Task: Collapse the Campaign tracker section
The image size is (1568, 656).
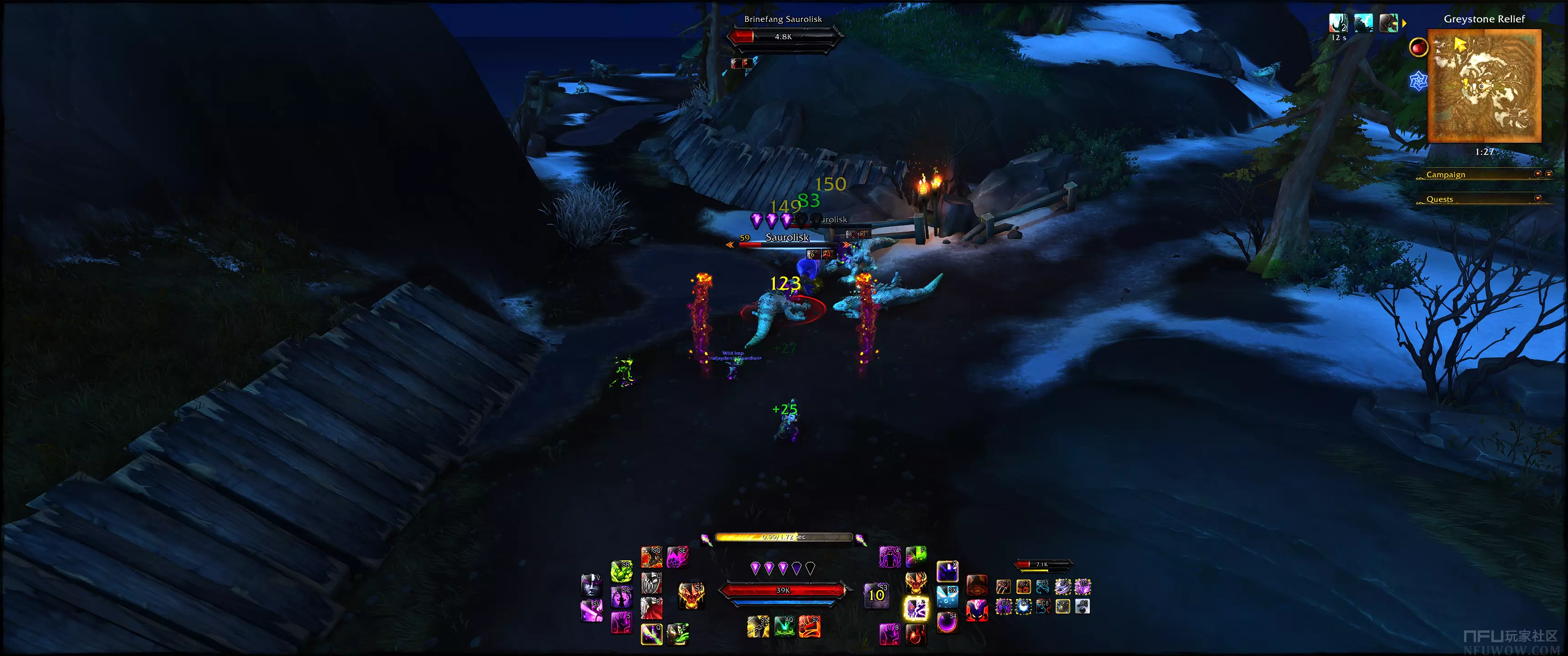Action: (1537, 174)
